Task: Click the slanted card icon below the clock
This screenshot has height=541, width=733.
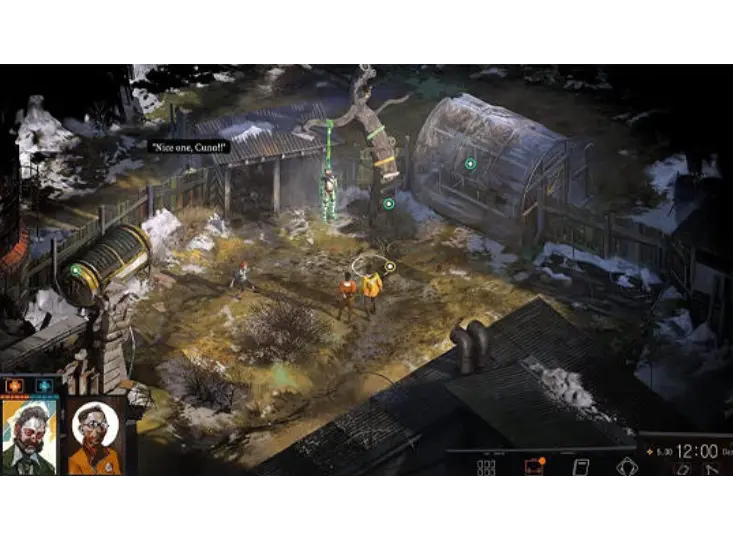Action: tap(681, 468)
